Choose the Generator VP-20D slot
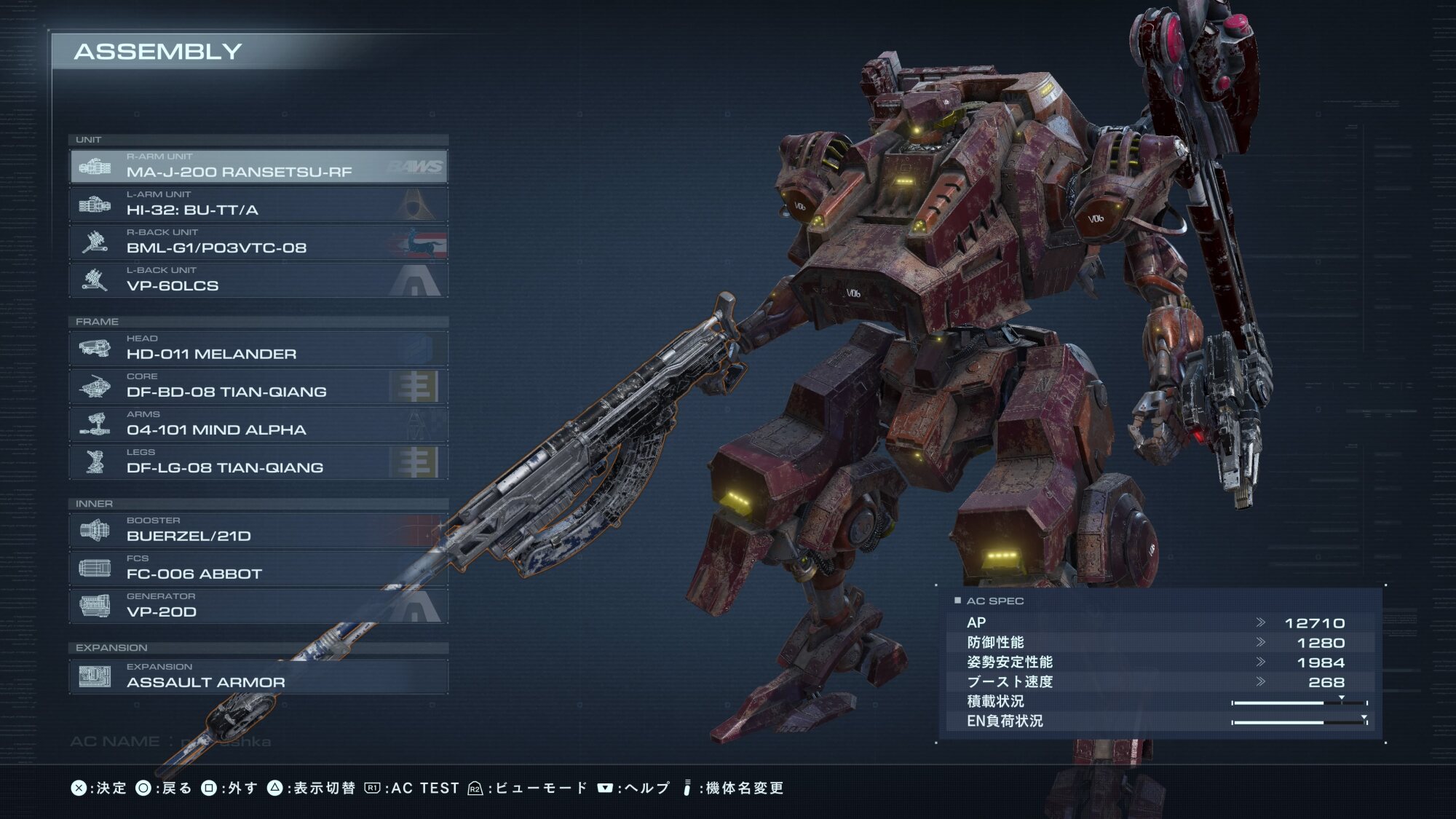The height and width of the screenshot is (819, 1456). click(x=258, y=606)
